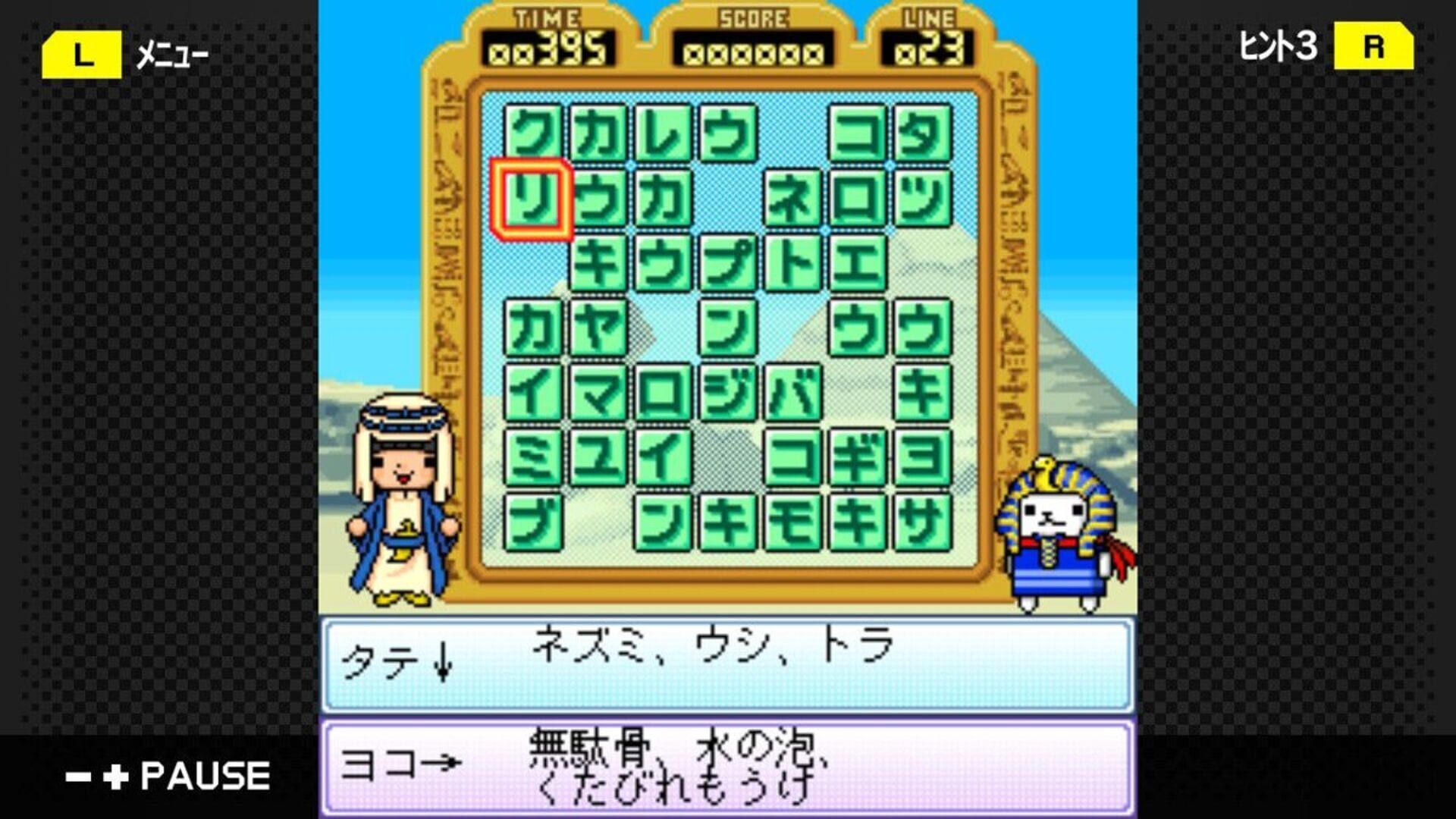Image resolution: width=1456 pixels, height=819 pixels.
Task: Click the リ tile inside the red cursor
Action: point(533,199)
